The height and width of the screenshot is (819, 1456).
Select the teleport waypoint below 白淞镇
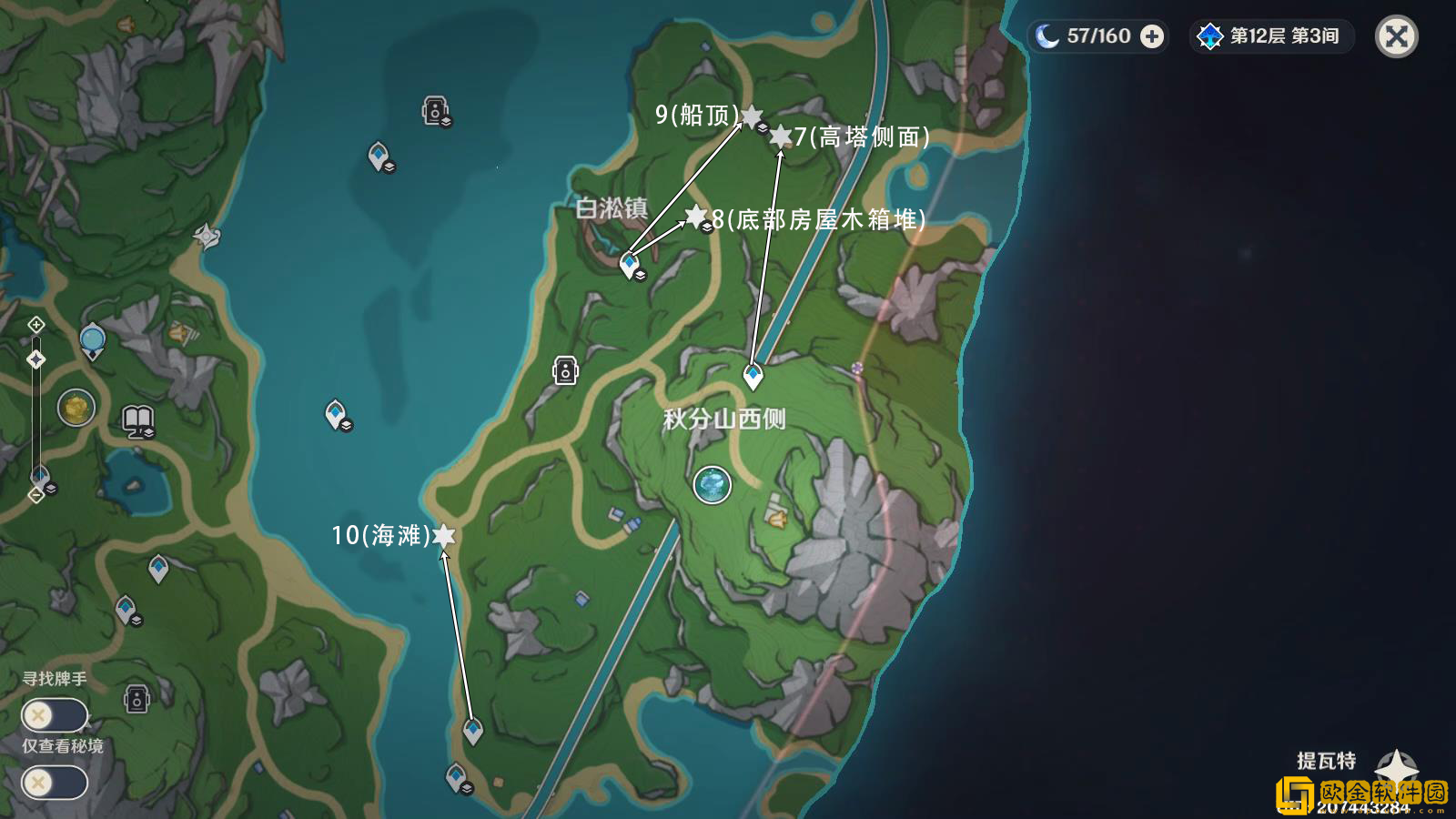click(630, 264)
